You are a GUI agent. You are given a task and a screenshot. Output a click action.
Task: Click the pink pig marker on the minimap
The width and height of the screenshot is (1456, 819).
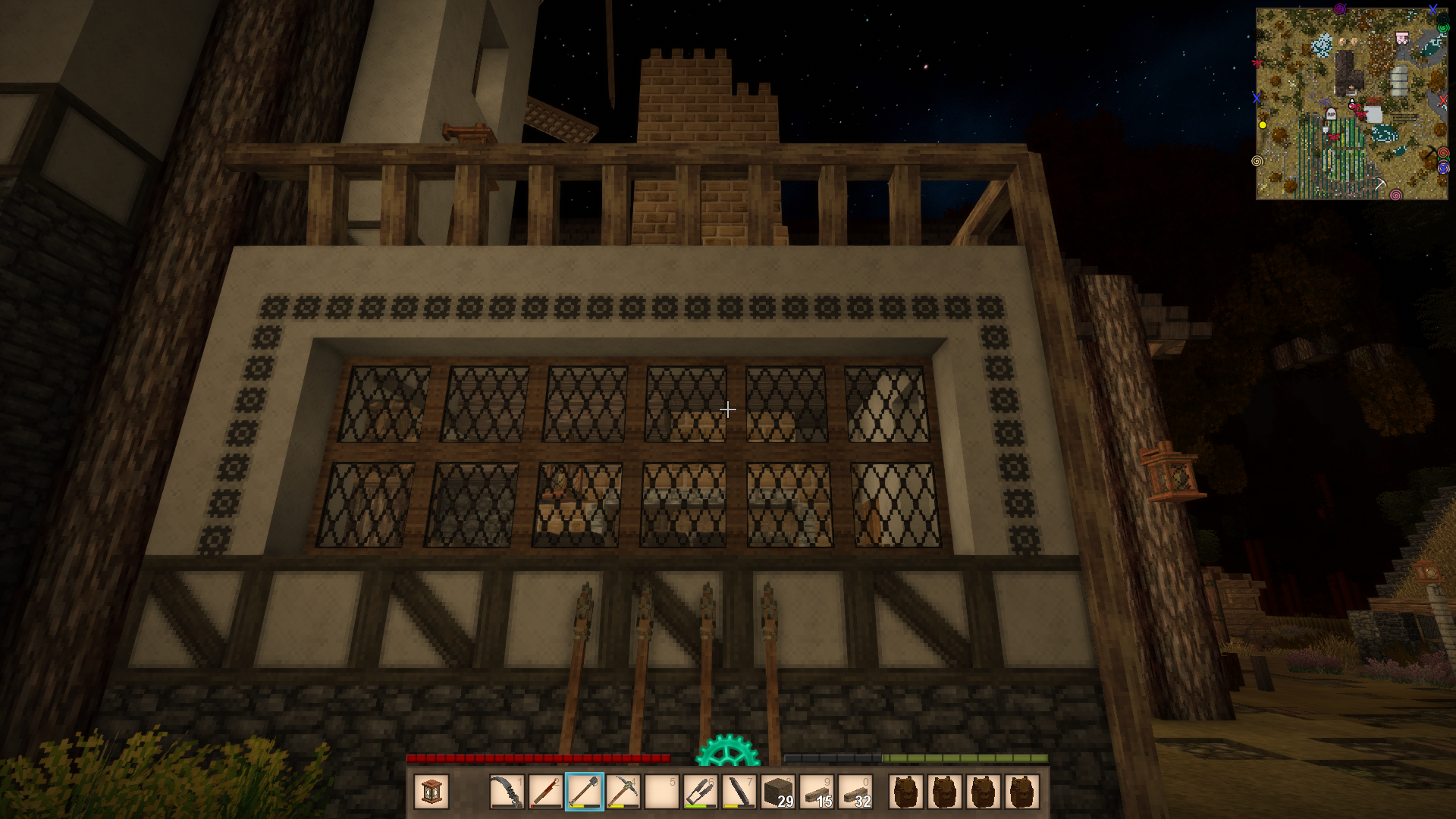[1402, 37]
